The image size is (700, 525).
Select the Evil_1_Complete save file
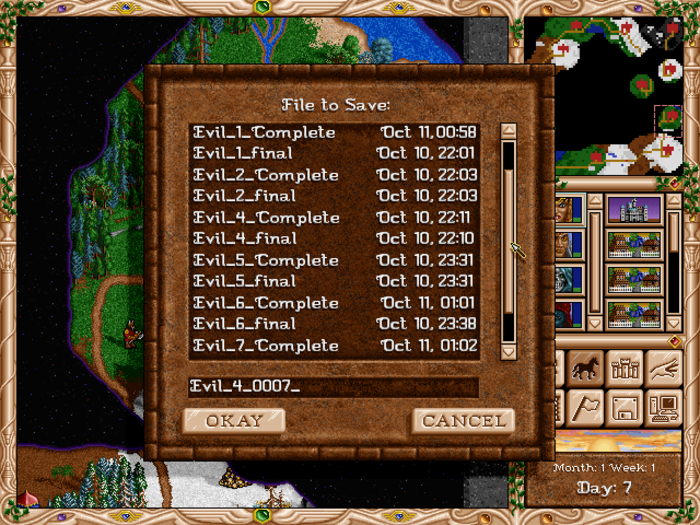(x=334, y=132)
